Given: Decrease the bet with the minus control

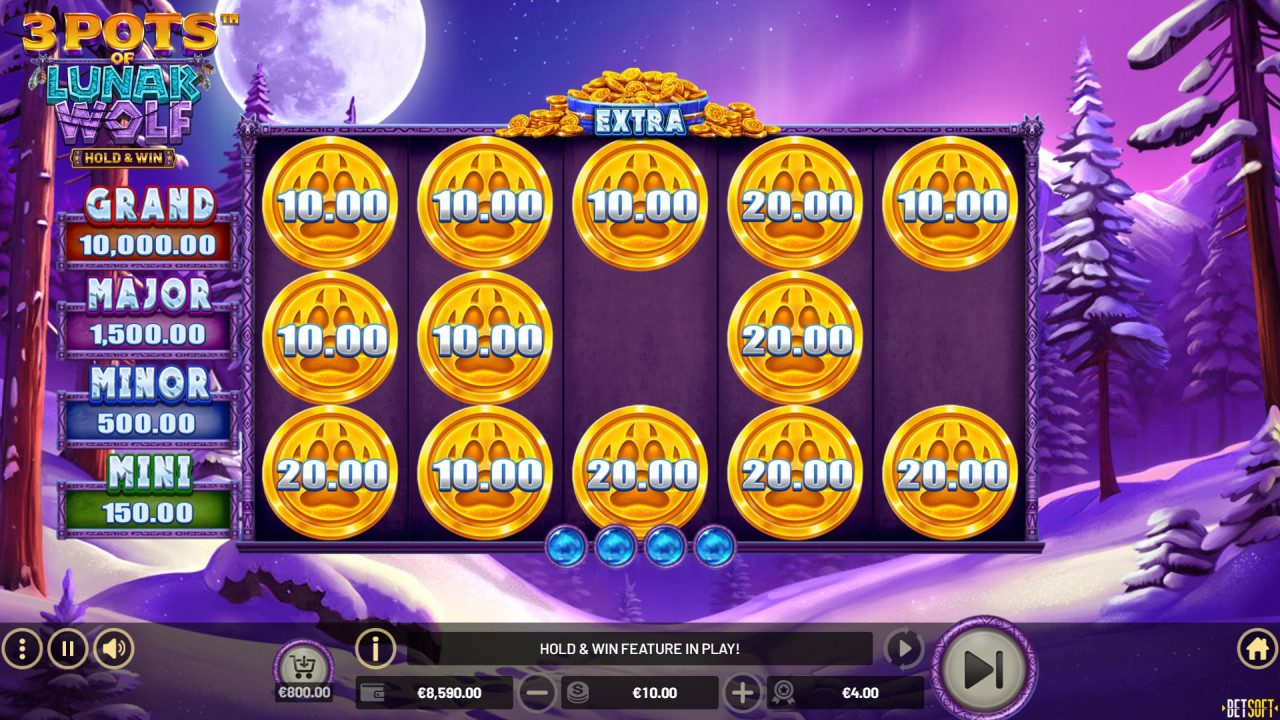Looking at the screenshot, I should click(x=537, y=692).
